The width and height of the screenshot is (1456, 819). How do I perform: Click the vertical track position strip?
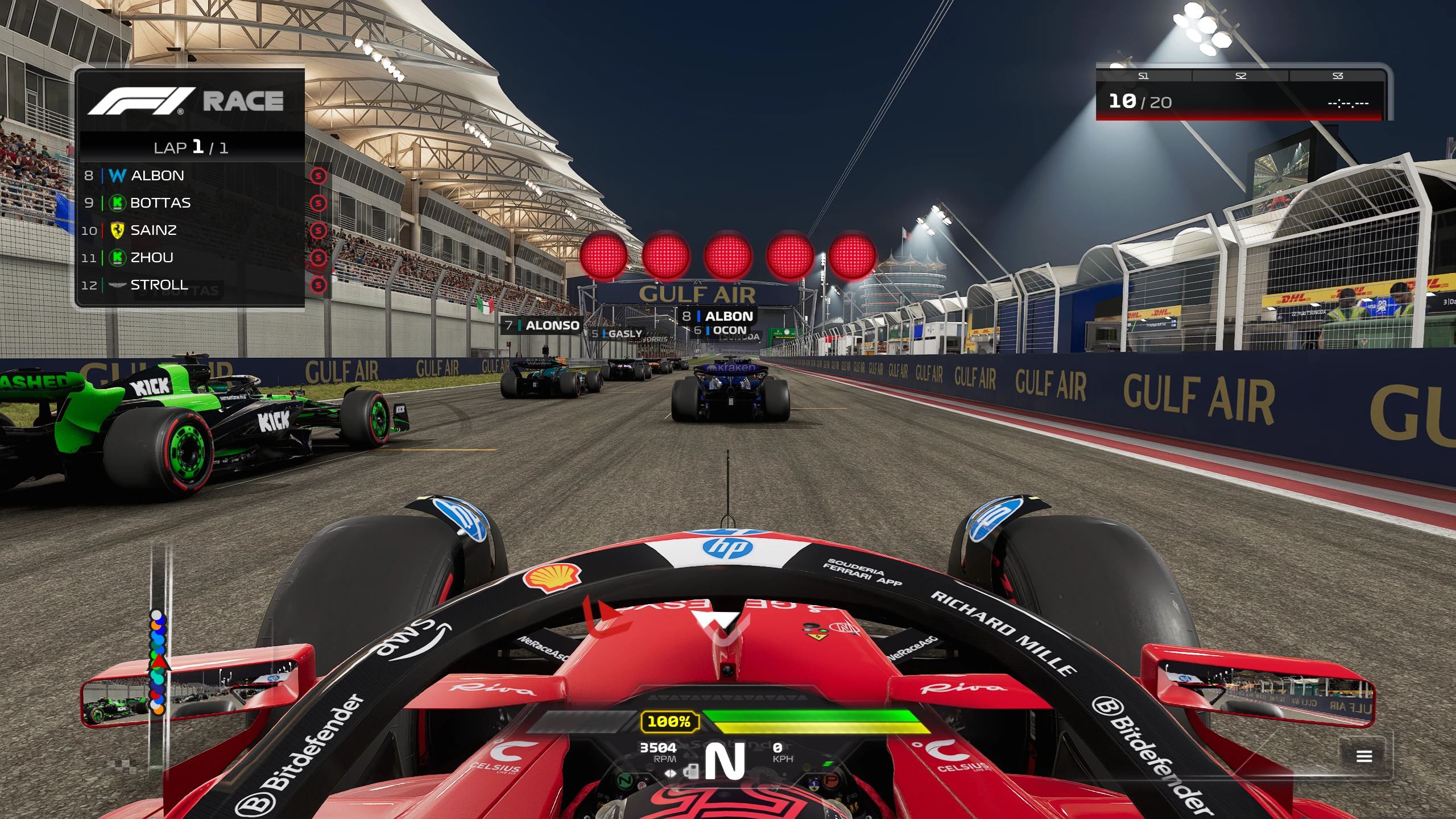point(159,660)
